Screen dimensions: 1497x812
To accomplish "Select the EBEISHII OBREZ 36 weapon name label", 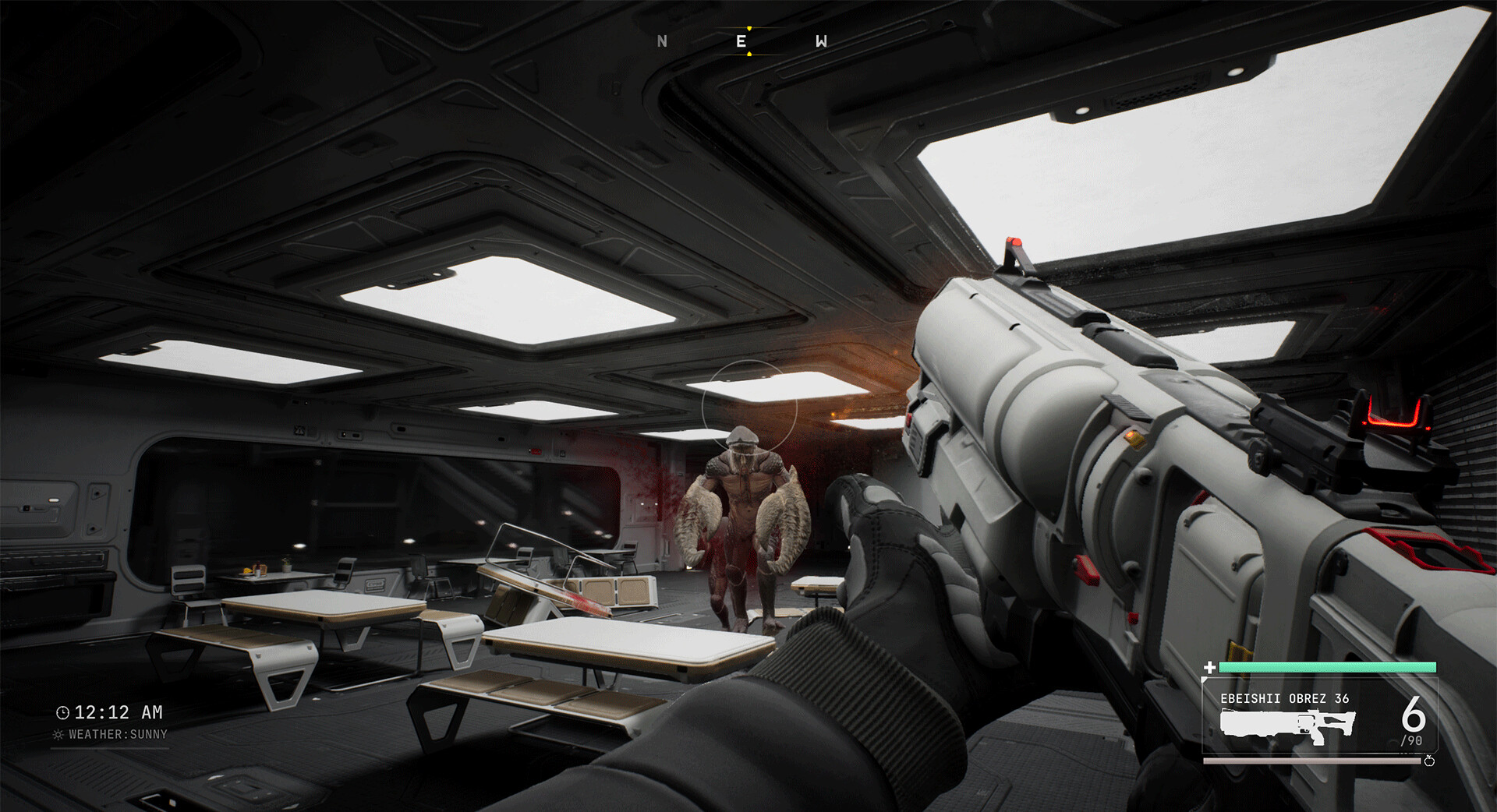I will (1285, 698).
